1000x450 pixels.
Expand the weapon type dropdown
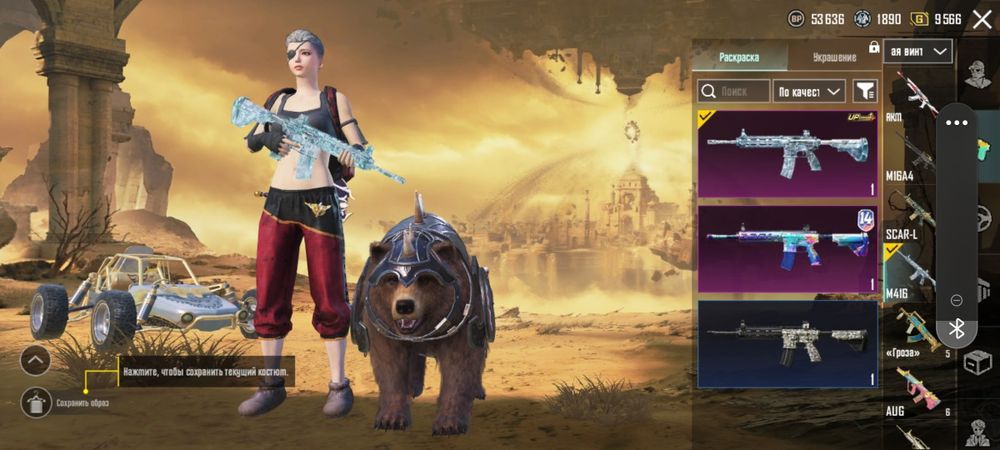(918, 50)
